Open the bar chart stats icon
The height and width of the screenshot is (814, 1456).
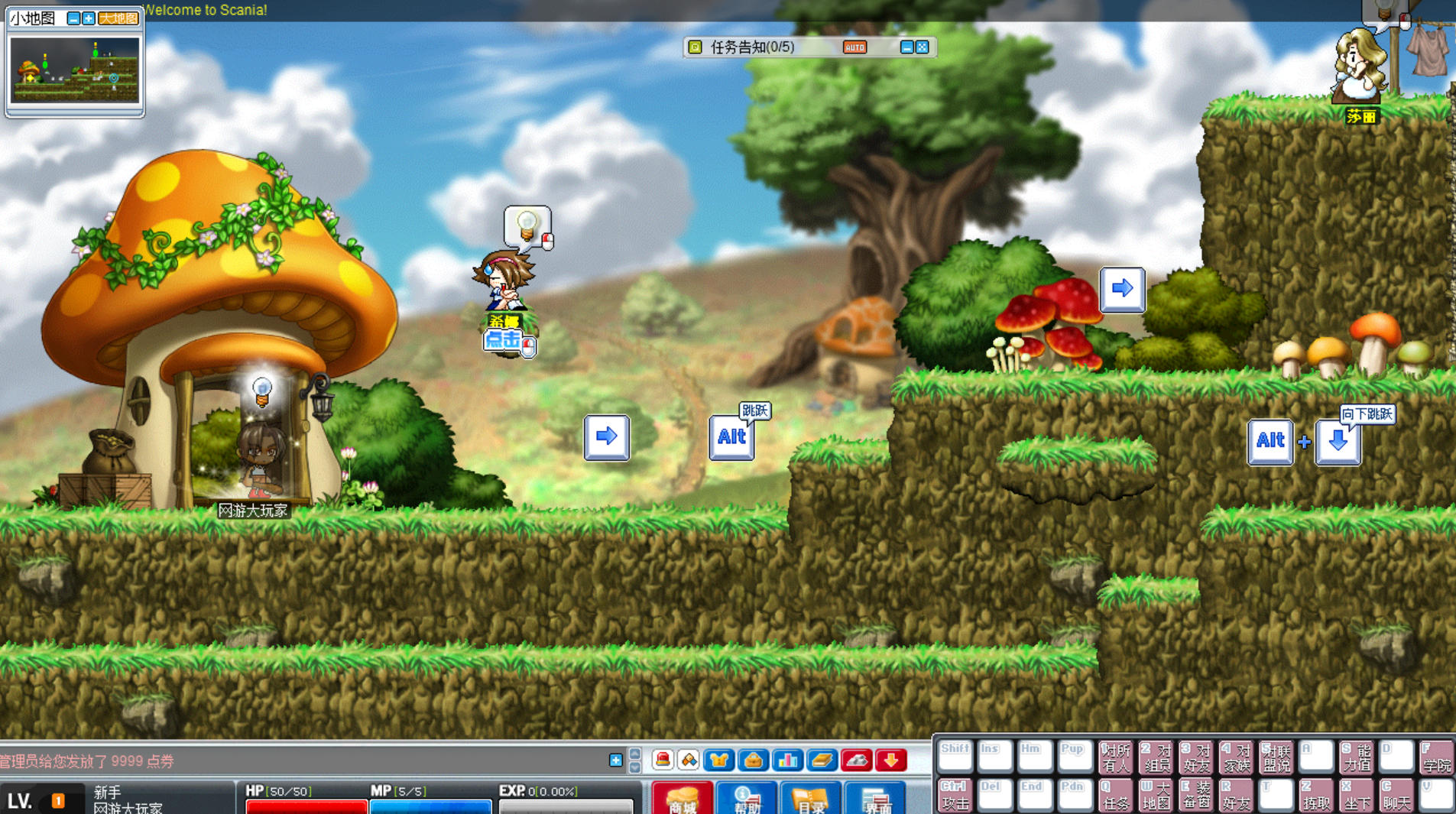point(787,760)
